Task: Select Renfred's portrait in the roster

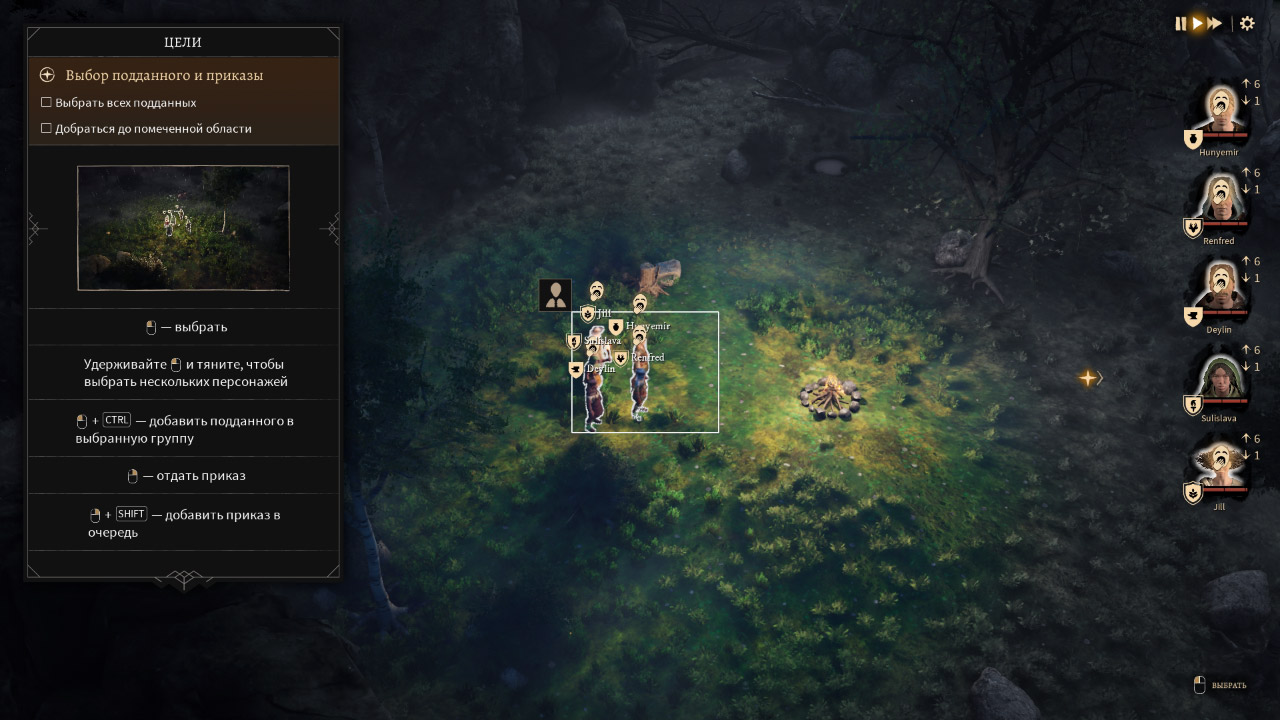Action: click(1219, 199)
